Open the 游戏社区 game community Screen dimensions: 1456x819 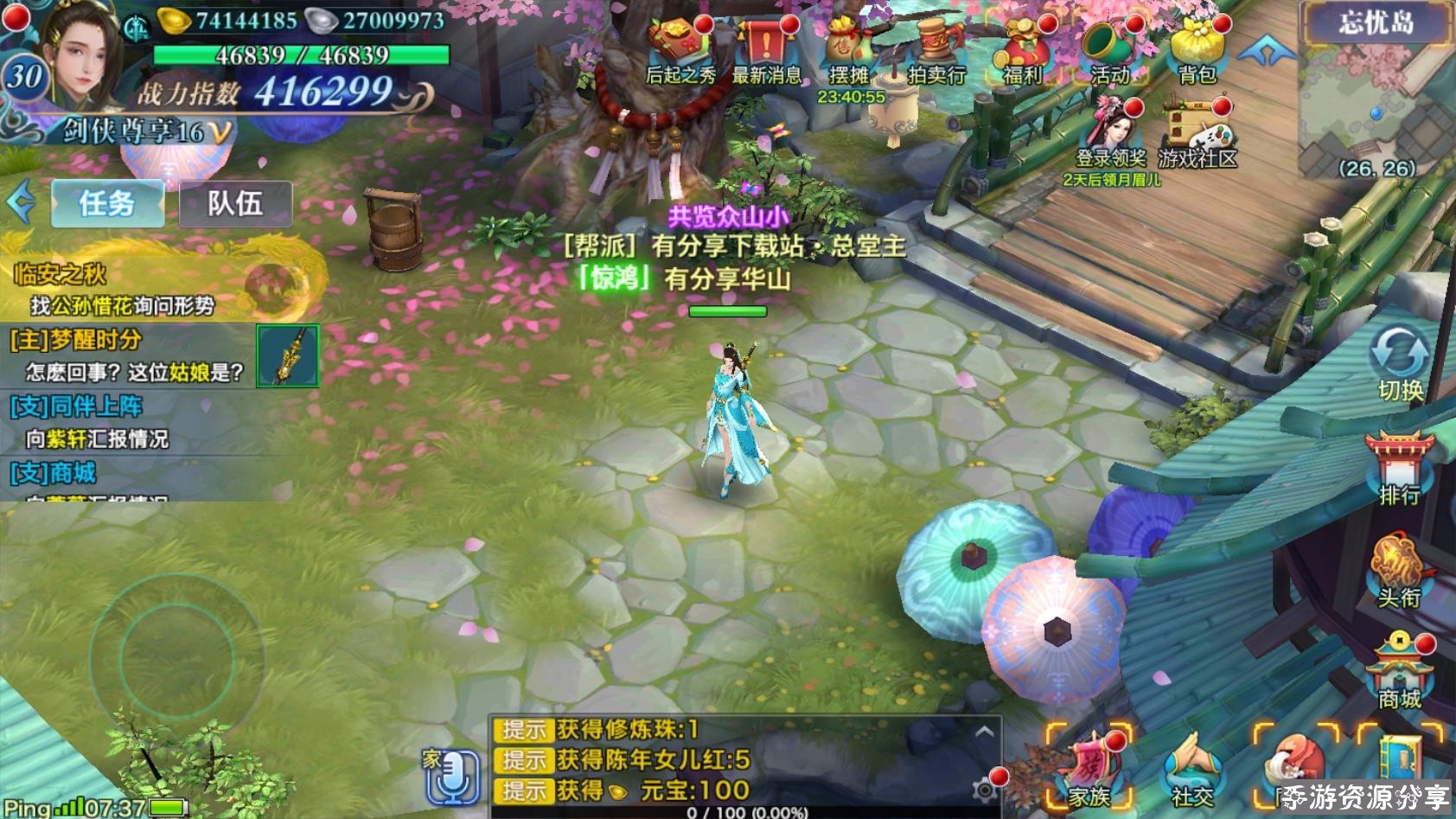click(1197, 136)
